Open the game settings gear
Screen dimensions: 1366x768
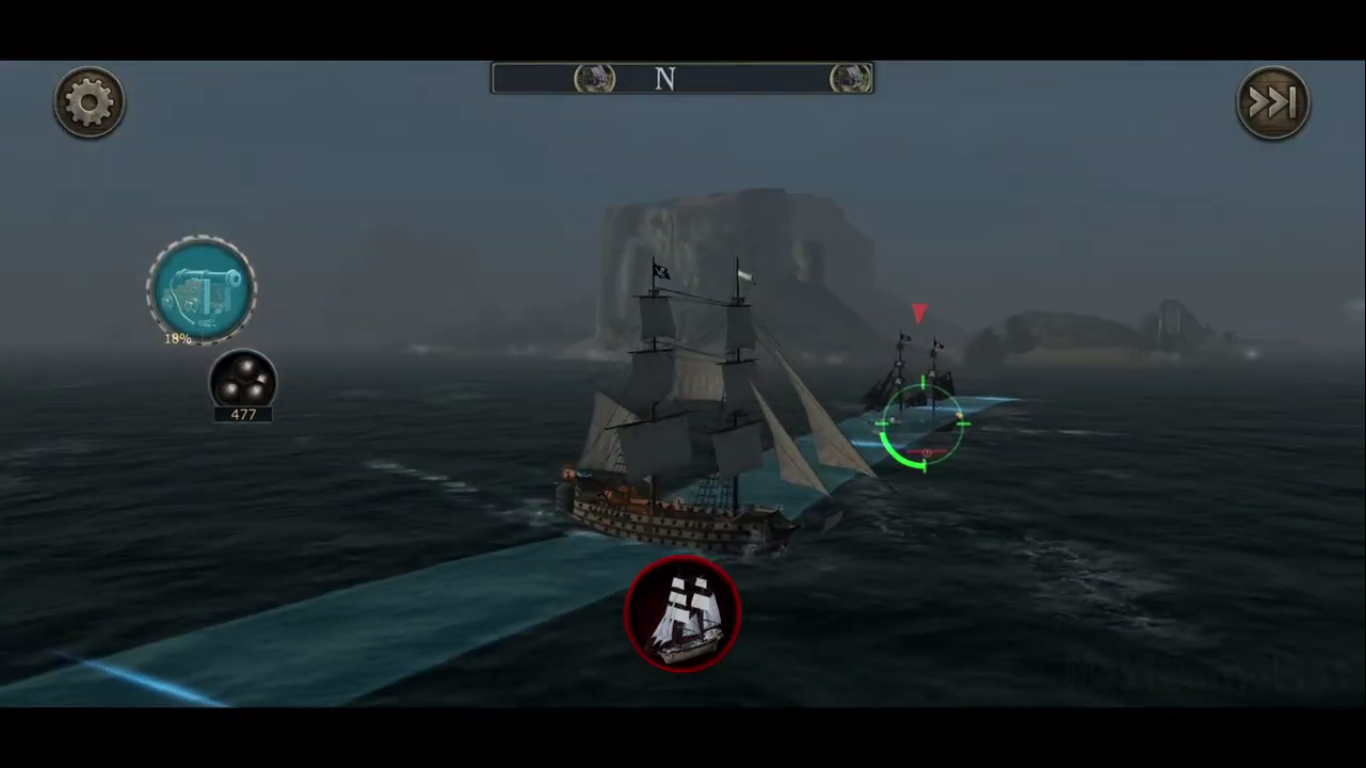click(89, 102)
